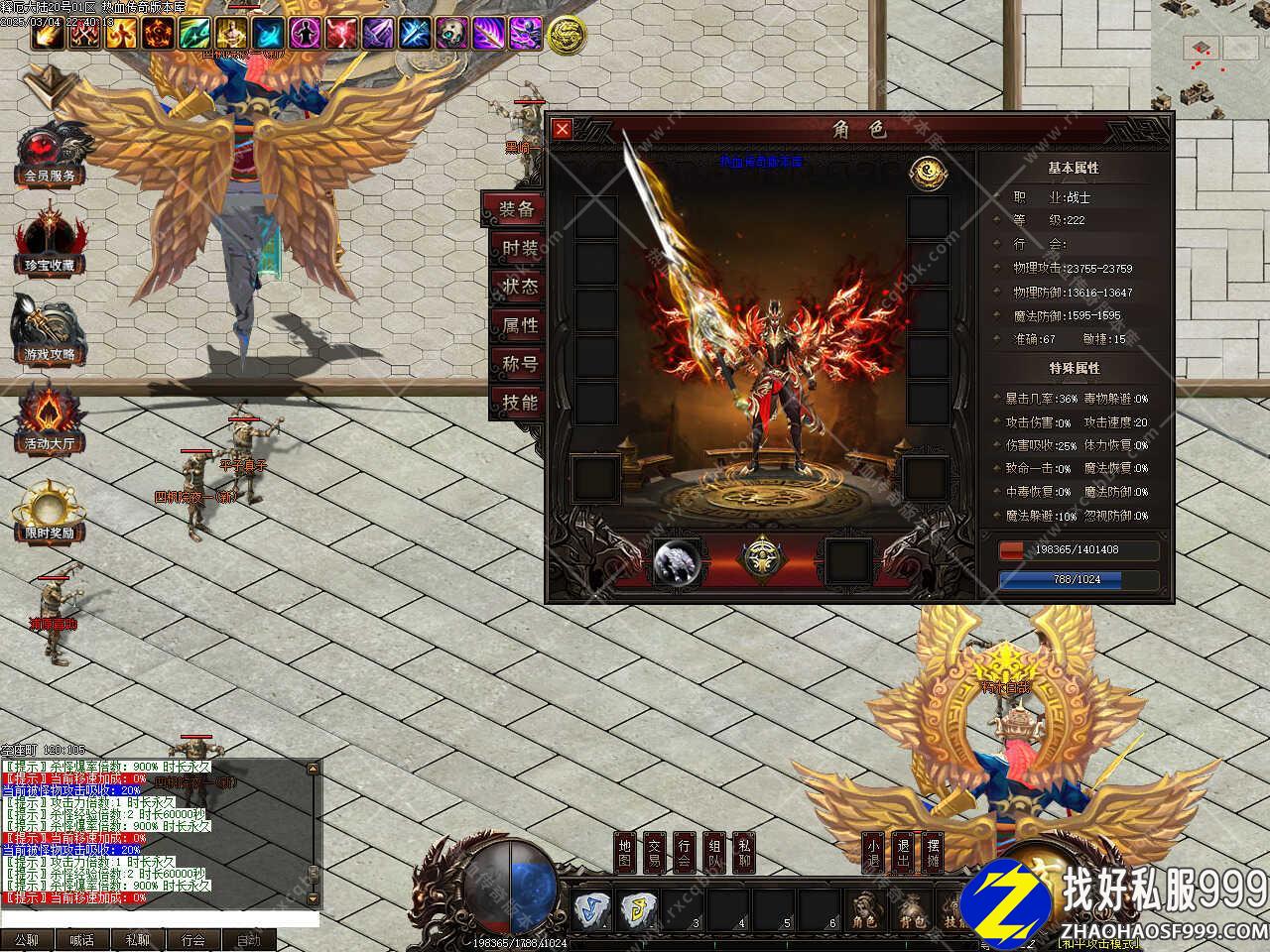The image size is (1270, 952).
Task: Switch to the 时装 fashion tab
Action: coord(518,248)
